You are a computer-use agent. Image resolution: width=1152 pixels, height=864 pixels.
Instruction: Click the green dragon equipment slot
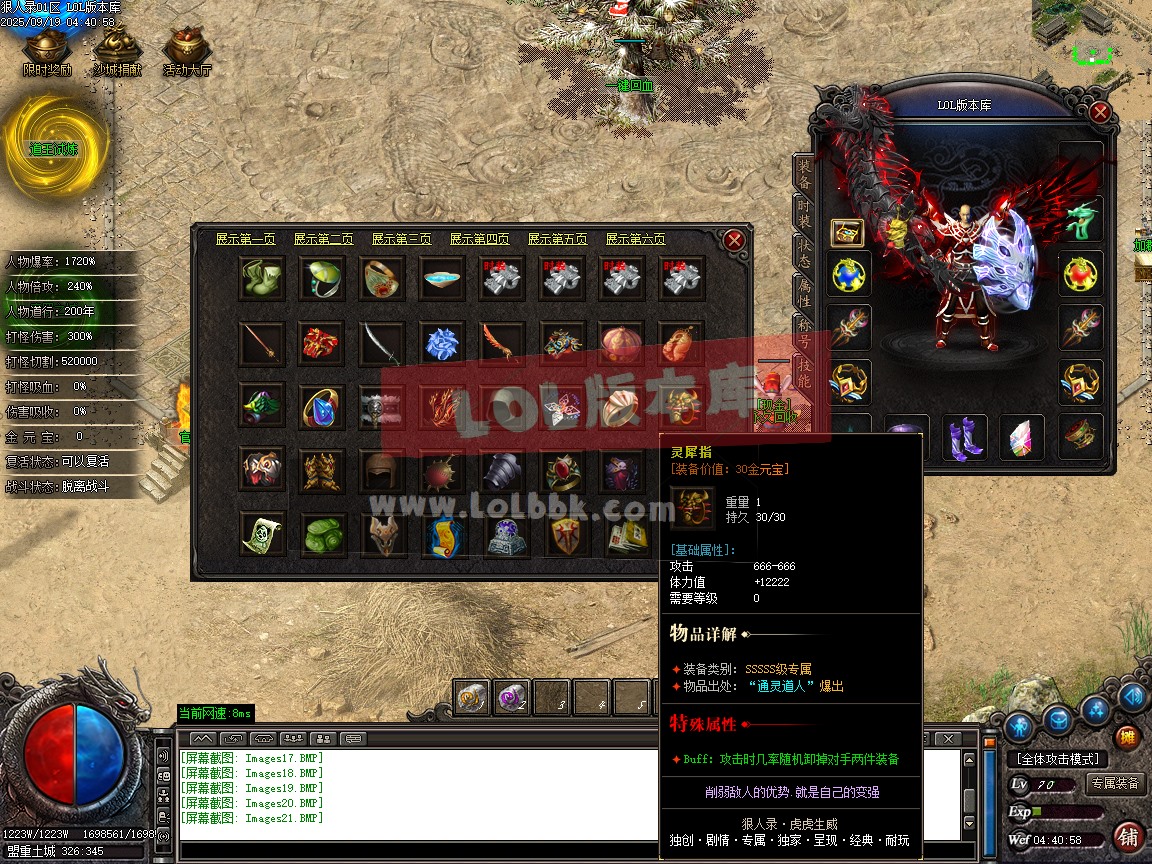1081,219
